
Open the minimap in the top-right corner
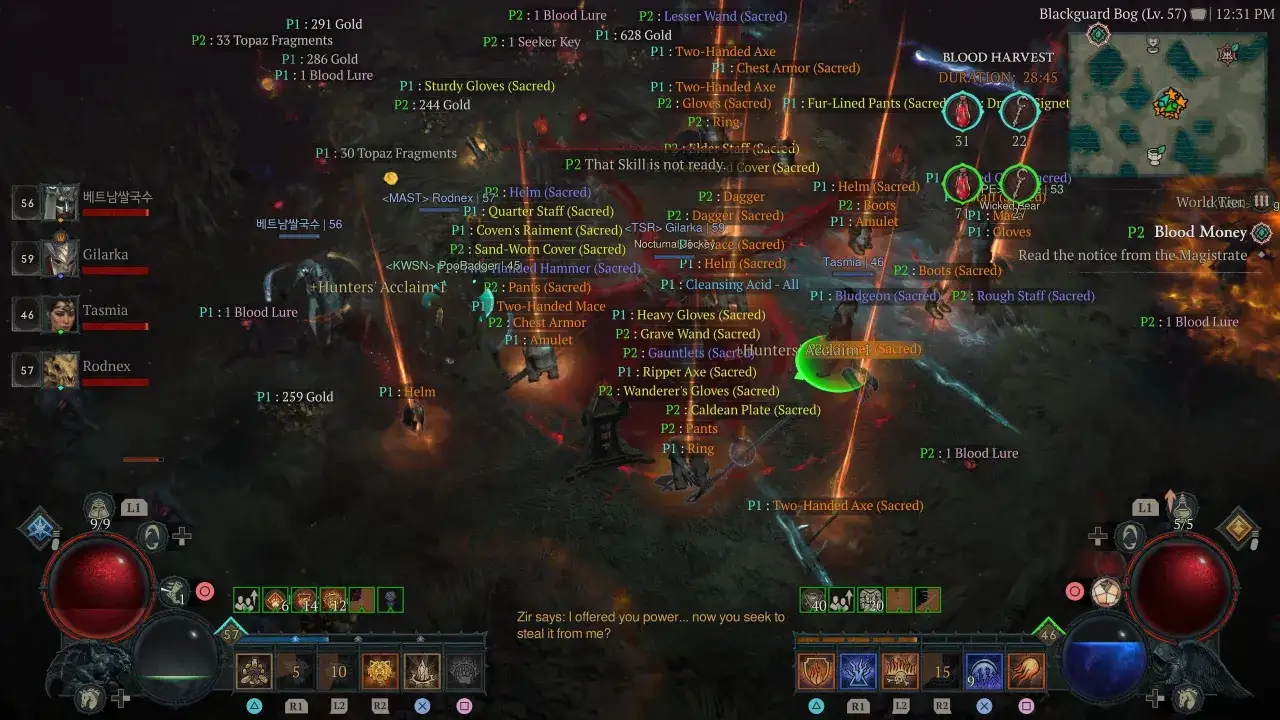click(1170, 100)
